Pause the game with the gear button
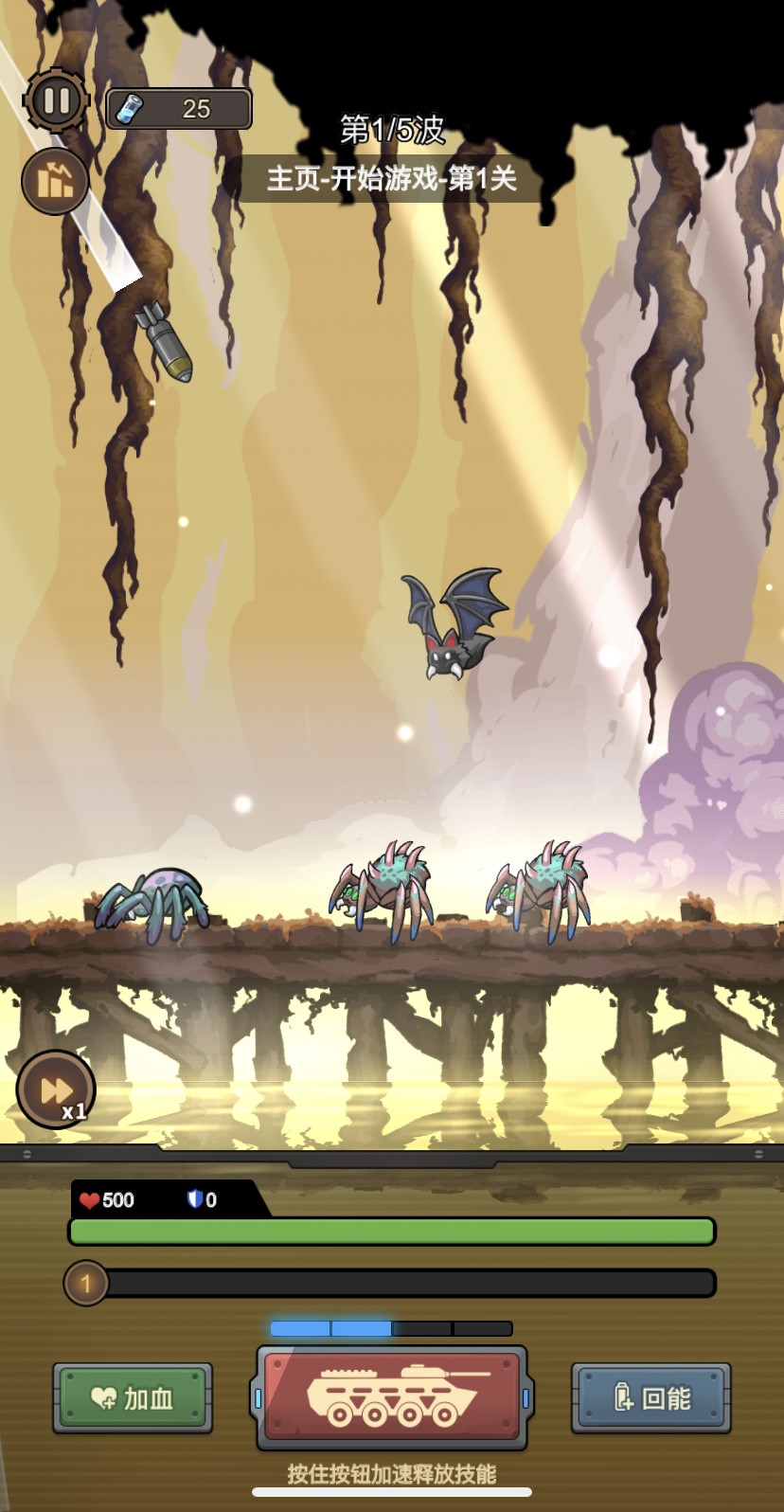The width and height of the screenshot is (784, 1512). (x=56, y=100)
